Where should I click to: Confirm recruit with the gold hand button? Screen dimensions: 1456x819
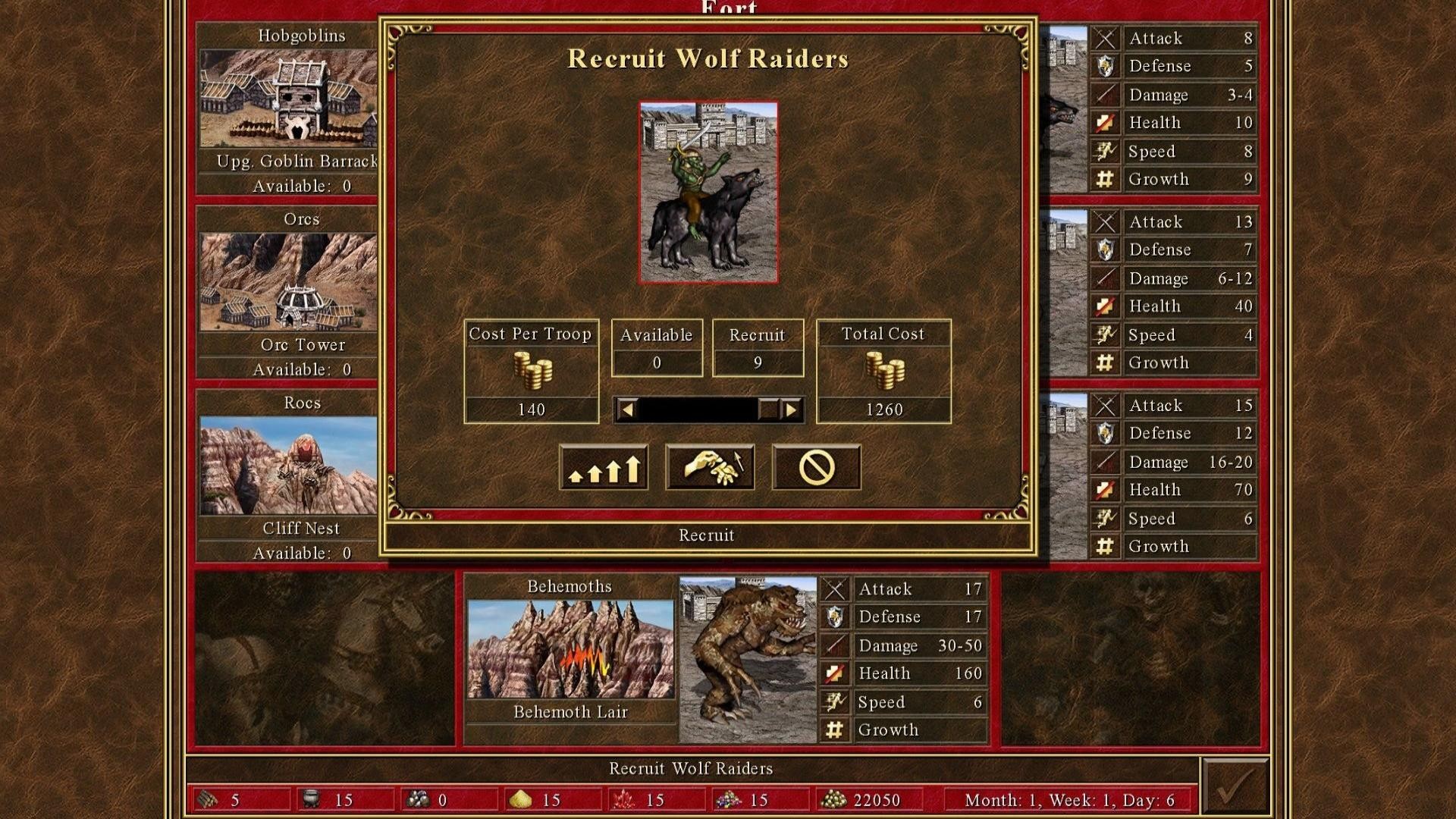click(x=710, y=467)
